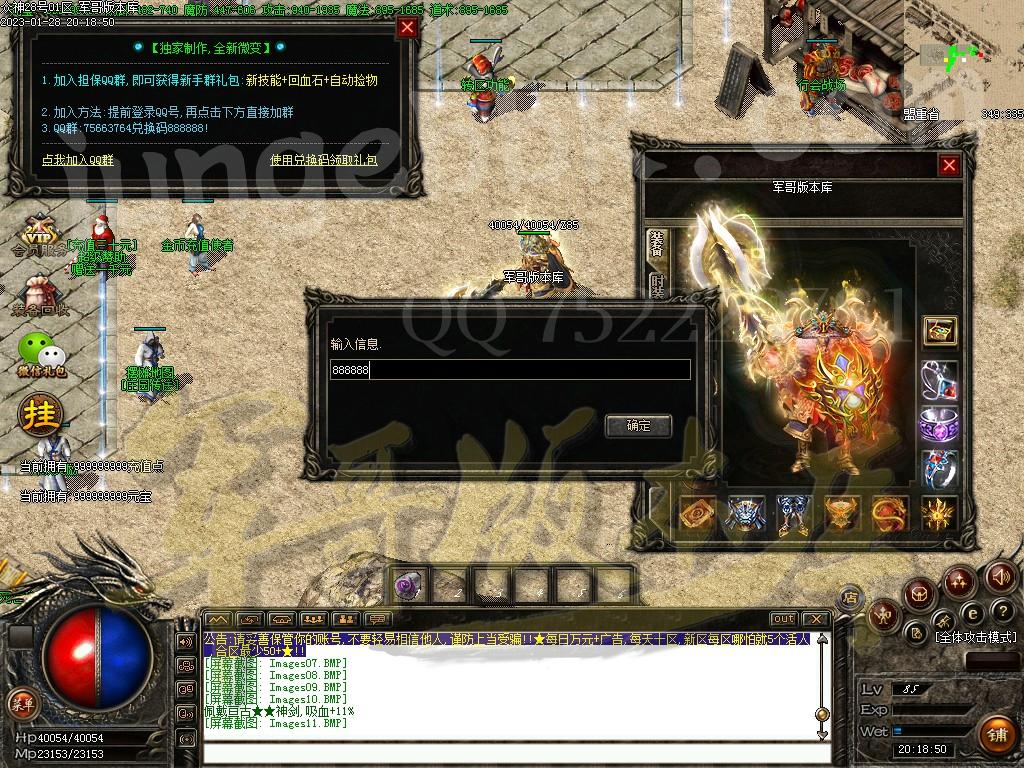Open the help question mark button

pyautogui.click(x=1003, y=611)
